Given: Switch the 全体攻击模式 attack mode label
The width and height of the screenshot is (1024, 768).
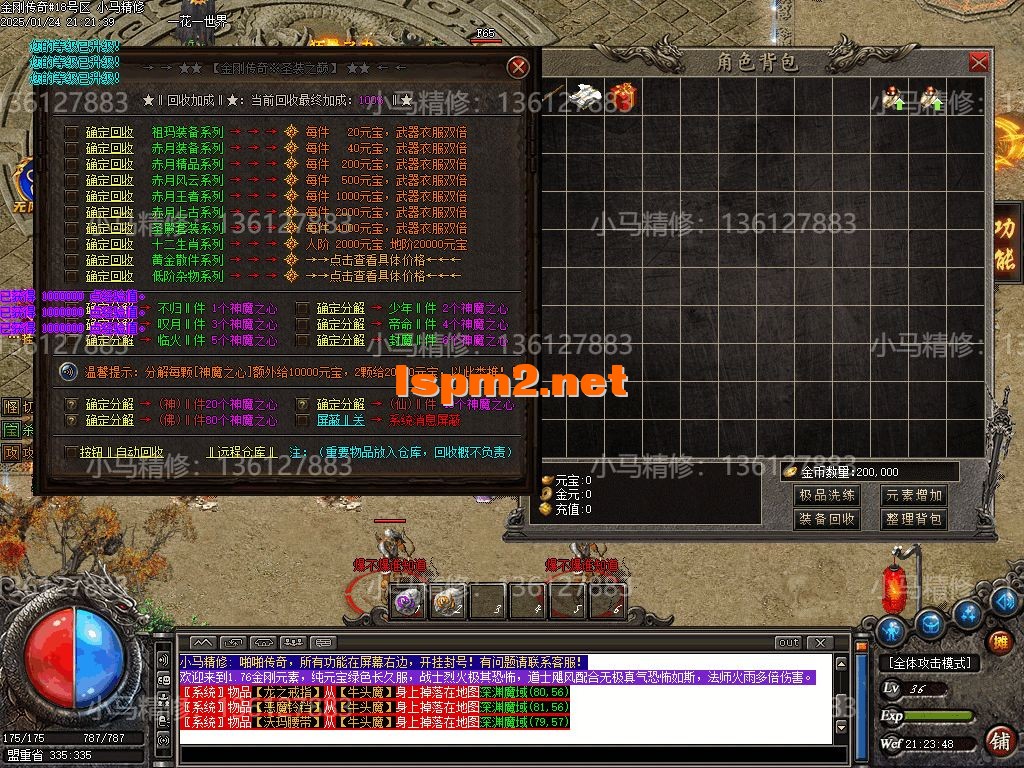Looking at the screenshot, I should (929, 663).
